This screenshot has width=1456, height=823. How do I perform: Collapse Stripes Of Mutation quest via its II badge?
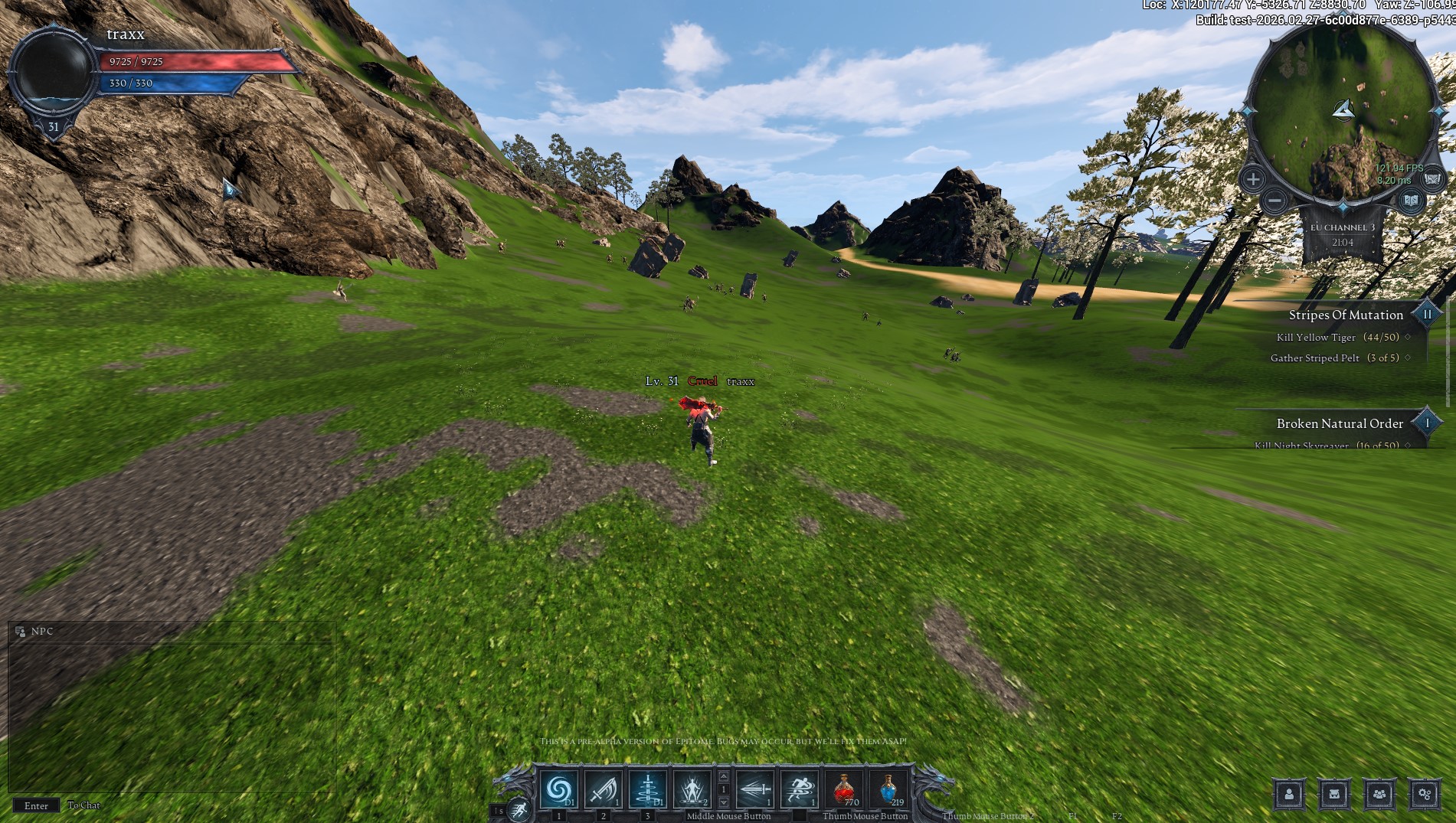(1425, 314)
